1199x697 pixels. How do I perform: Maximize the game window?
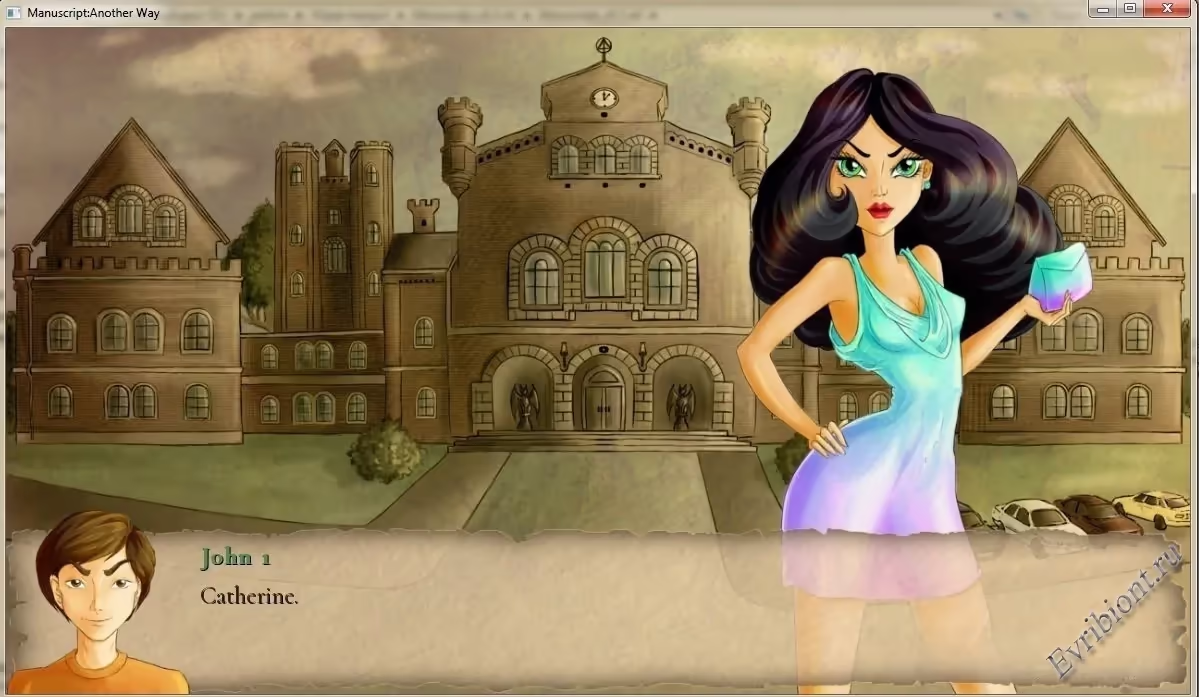[x=1130, y=9]
